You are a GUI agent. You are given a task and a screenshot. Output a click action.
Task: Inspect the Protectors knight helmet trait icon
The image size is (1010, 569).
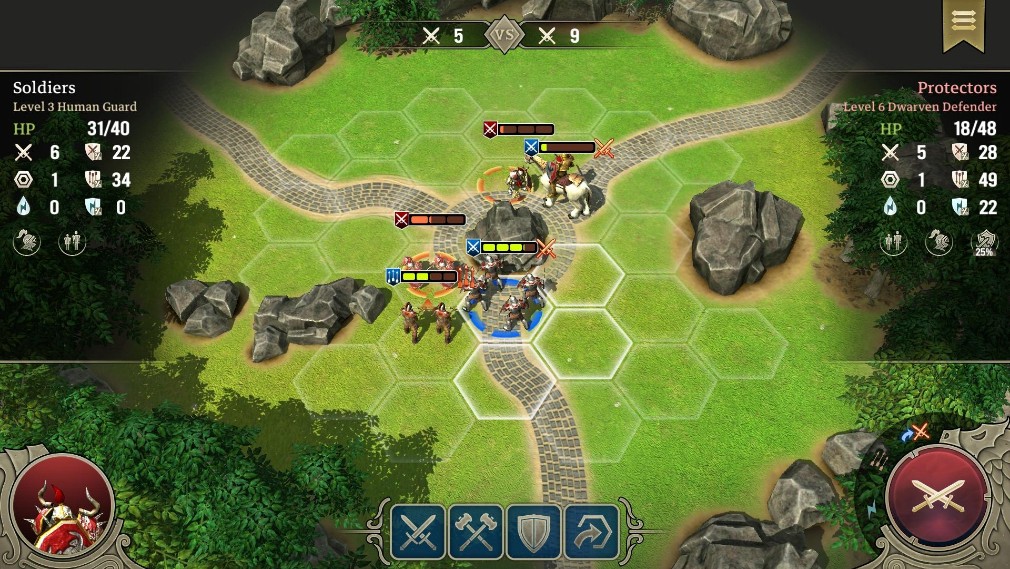tap(938, 242)
